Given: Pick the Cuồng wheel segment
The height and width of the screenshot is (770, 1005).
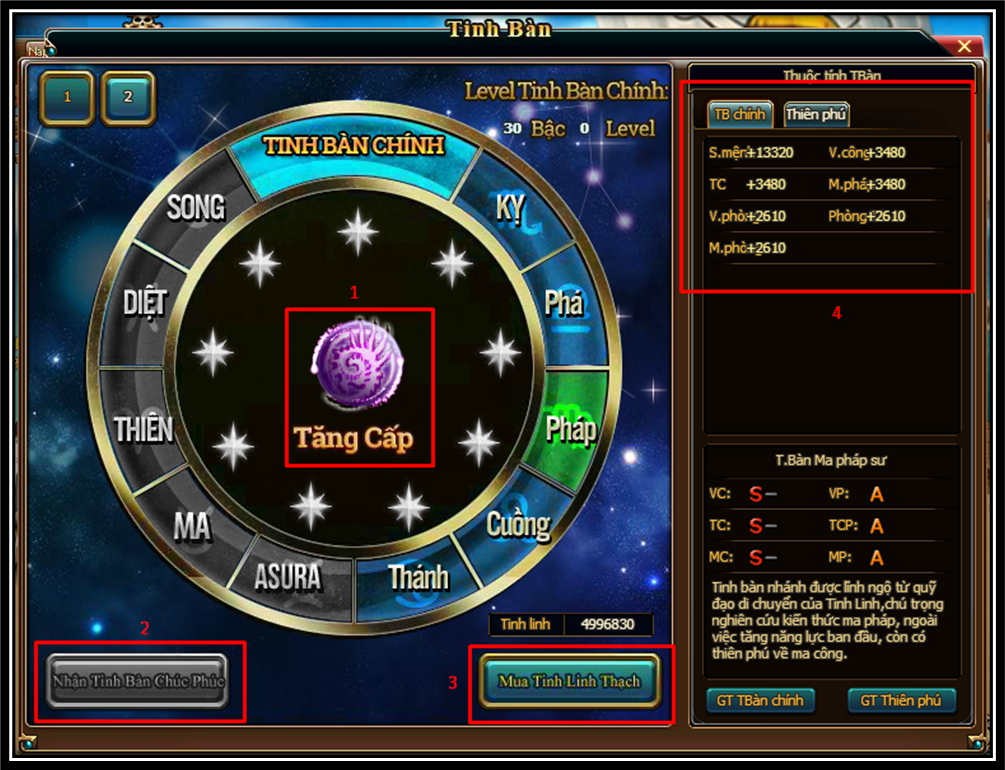Looking at the screenshot, I should pos(518,524).
